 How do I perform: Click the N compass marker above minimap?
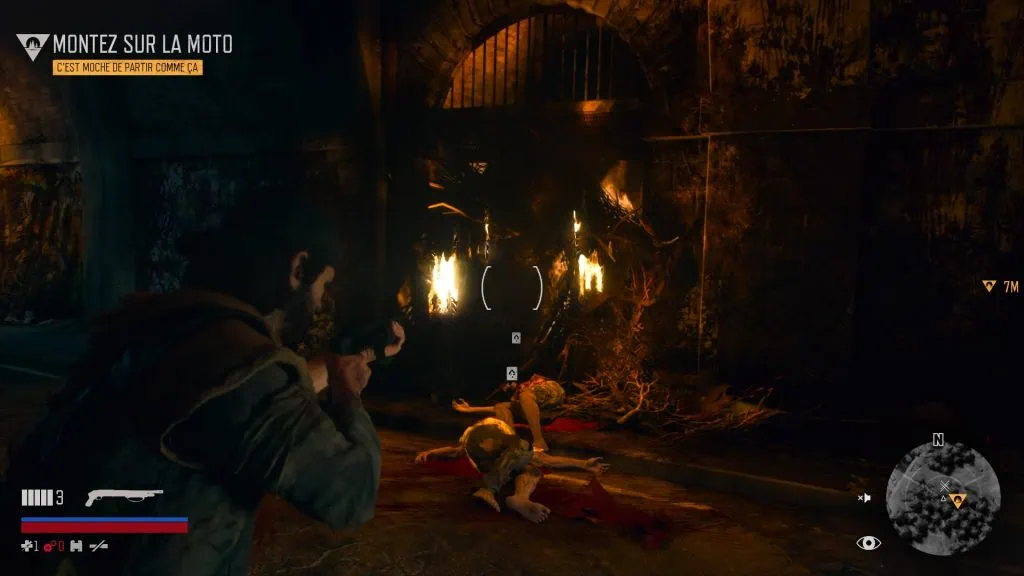(938, 440)
